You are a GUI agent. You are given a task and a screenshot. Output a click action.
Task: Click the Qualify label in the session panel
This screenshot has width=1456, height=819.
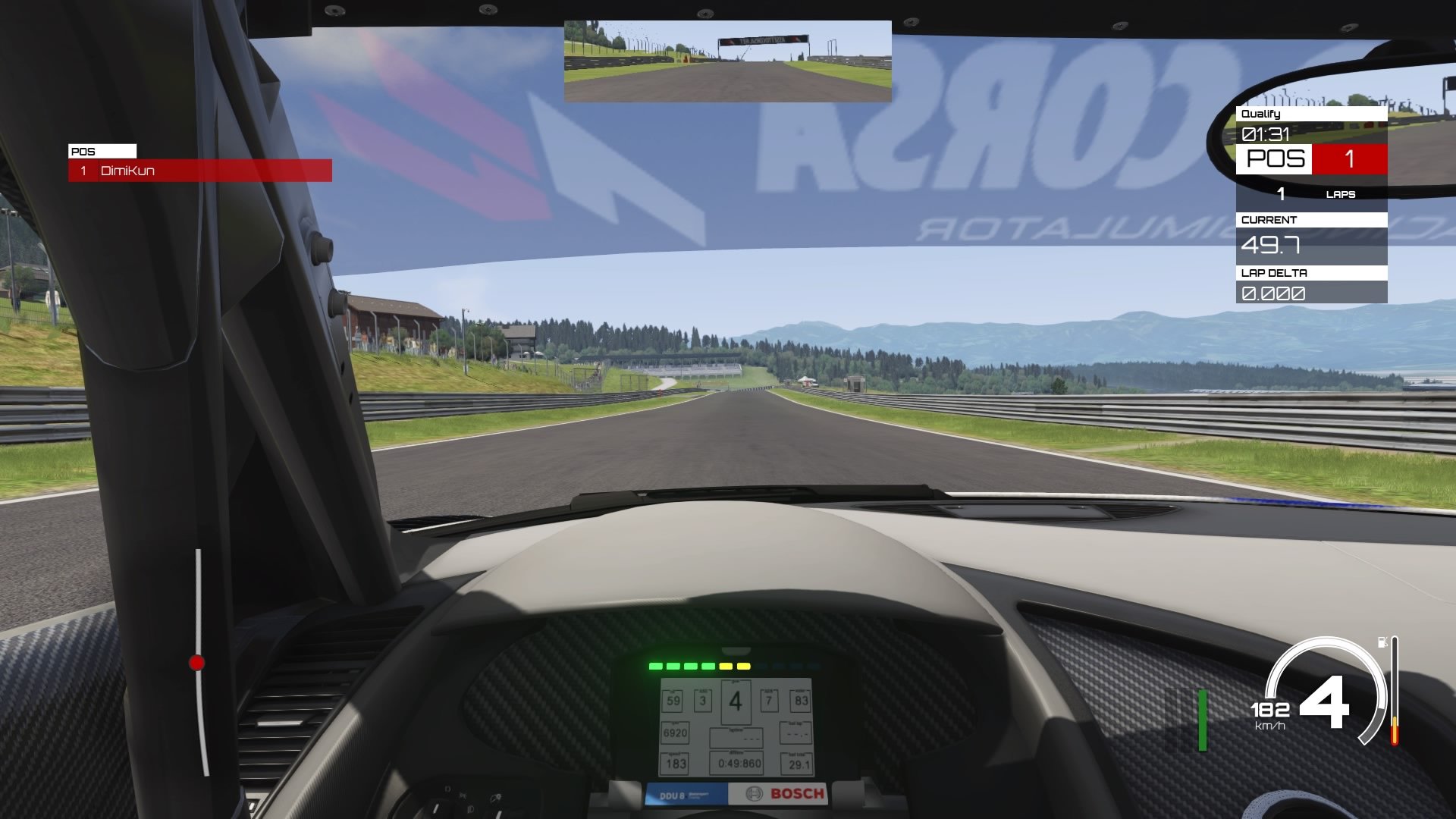pos(1260,115)
